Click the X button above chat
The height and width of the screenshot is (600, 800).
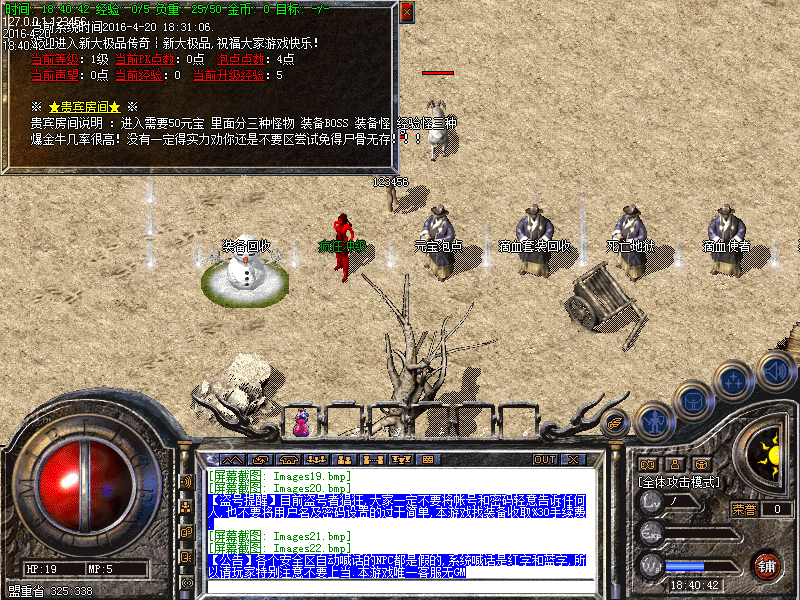573,459
